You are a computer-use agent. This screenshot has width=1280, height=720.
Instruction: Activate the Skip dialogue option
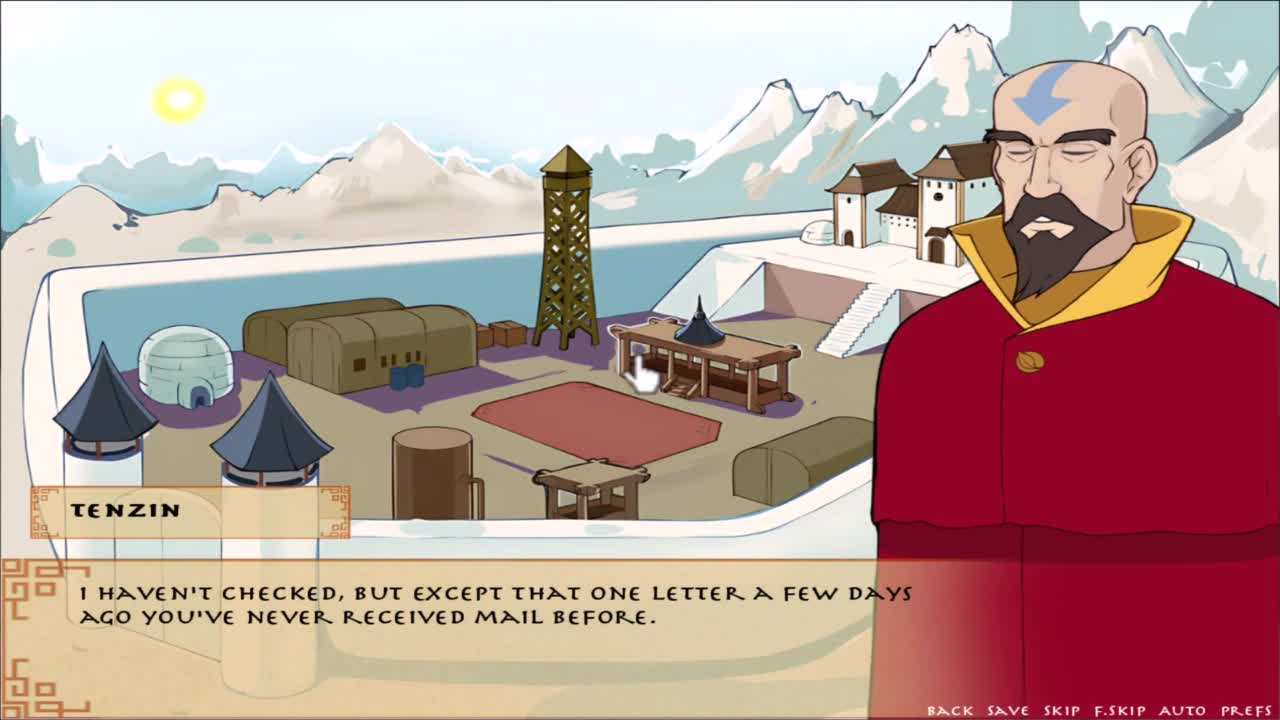[1061, 710]
